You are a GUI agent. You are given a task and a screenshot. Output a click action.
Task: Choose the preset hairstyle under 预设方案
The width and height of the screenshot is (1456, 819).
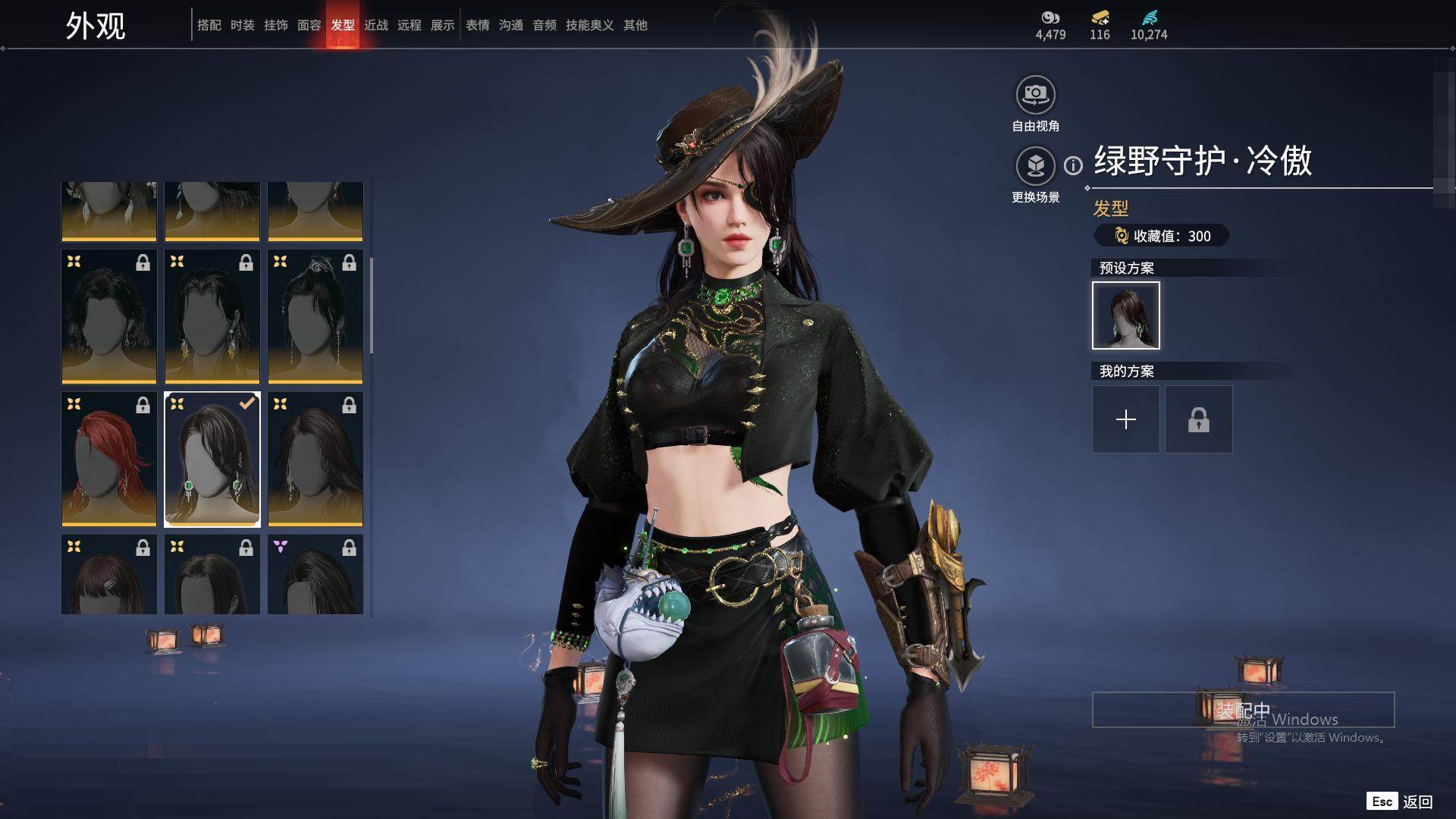(1125, 315)
